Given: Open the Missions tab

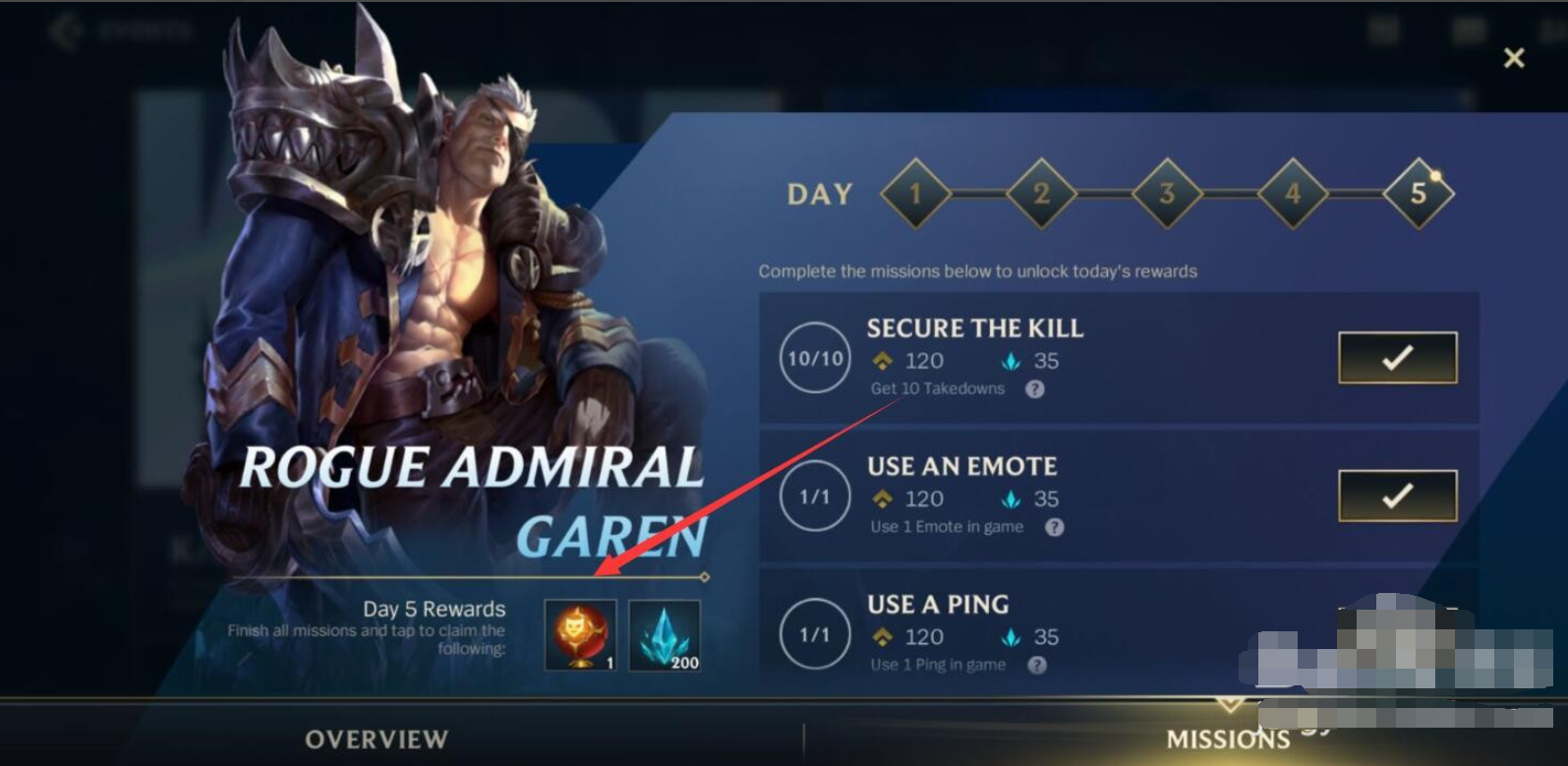Looking at the screenshot, I should pos(1229,739).
